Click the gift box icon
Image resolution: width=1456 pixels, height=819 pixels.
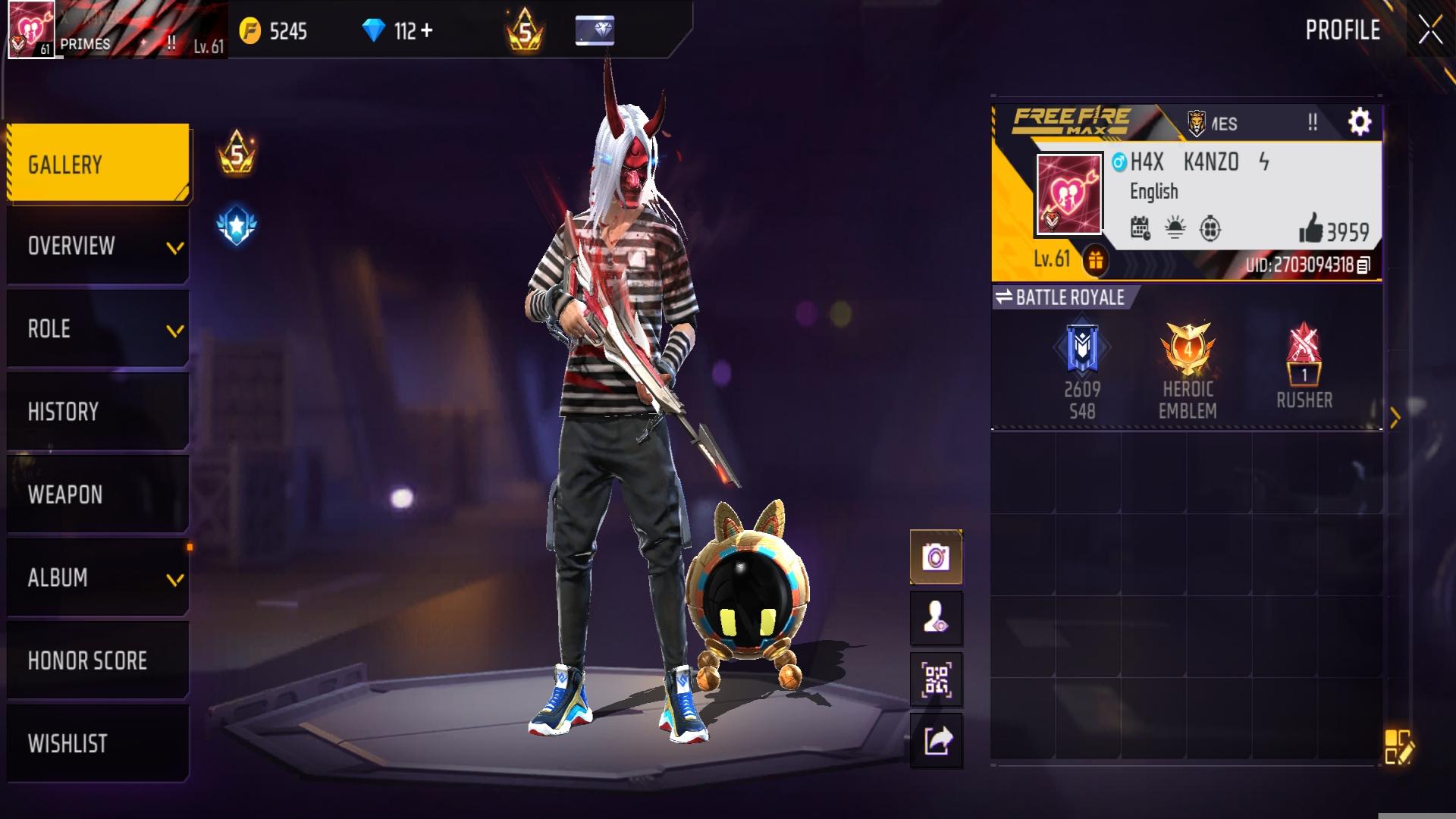1095,261
